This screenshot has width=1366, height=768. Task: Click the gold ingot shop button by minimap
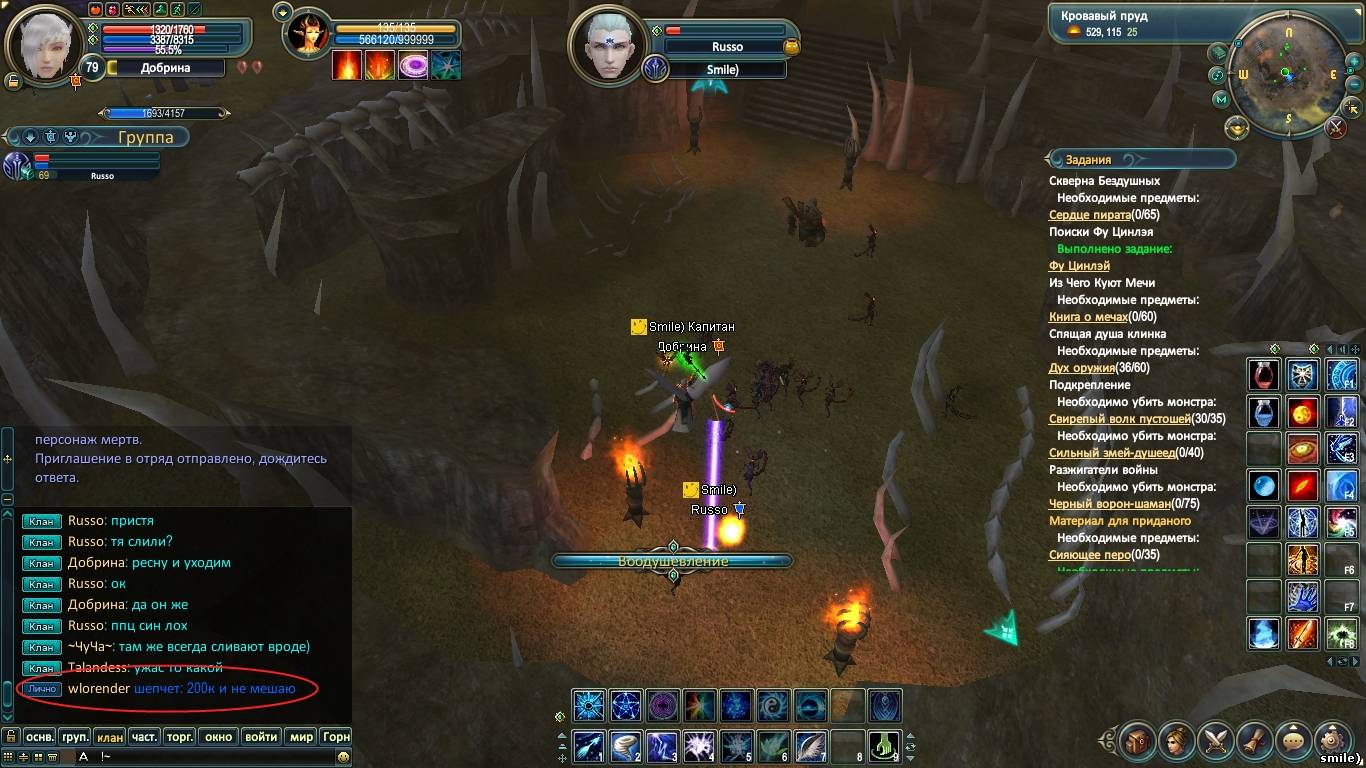point(1237,128)
